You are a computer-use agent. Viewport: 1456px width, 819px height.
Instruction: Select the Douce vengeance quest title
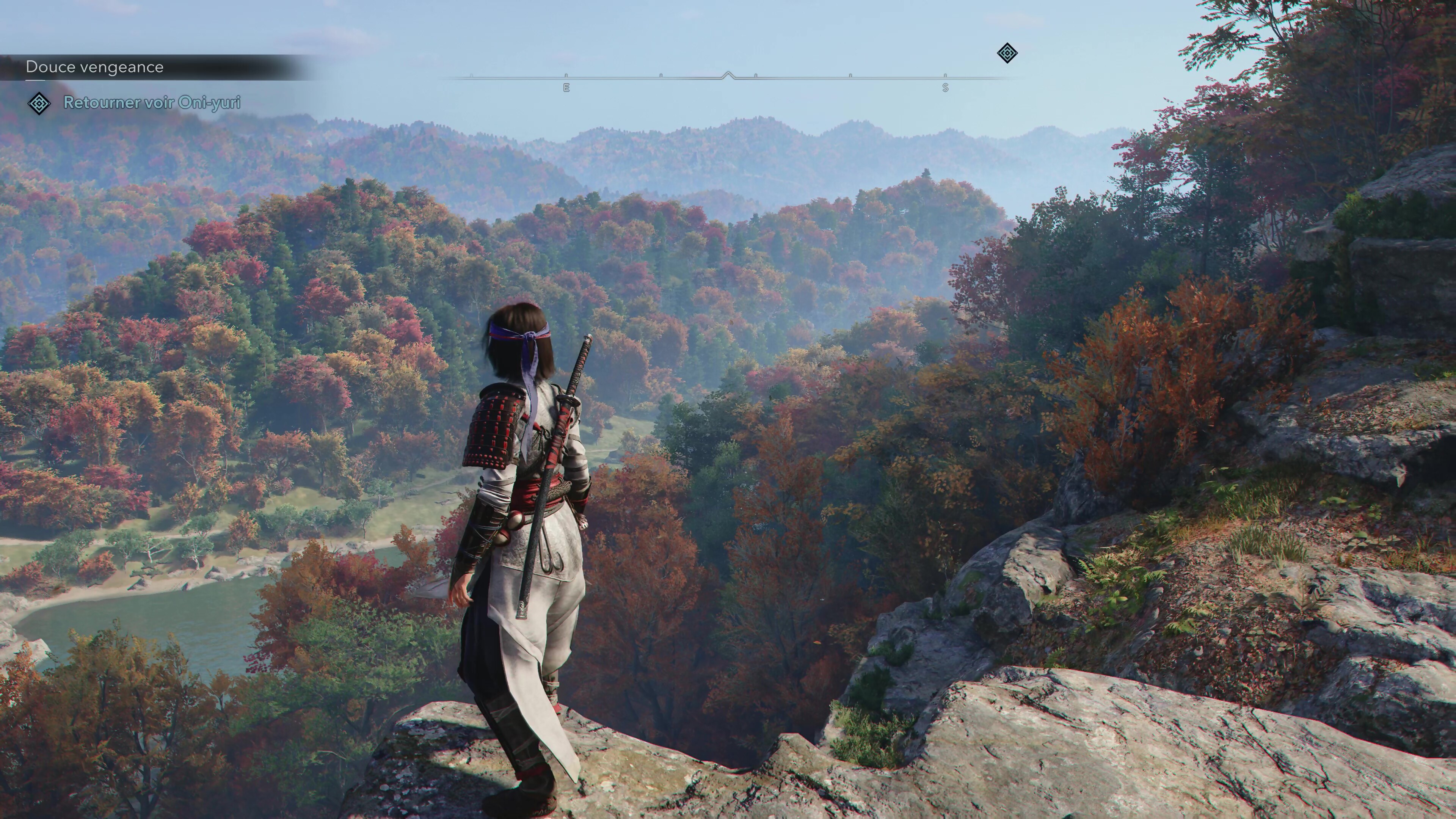pyautogui.click(x=94, y=67)
